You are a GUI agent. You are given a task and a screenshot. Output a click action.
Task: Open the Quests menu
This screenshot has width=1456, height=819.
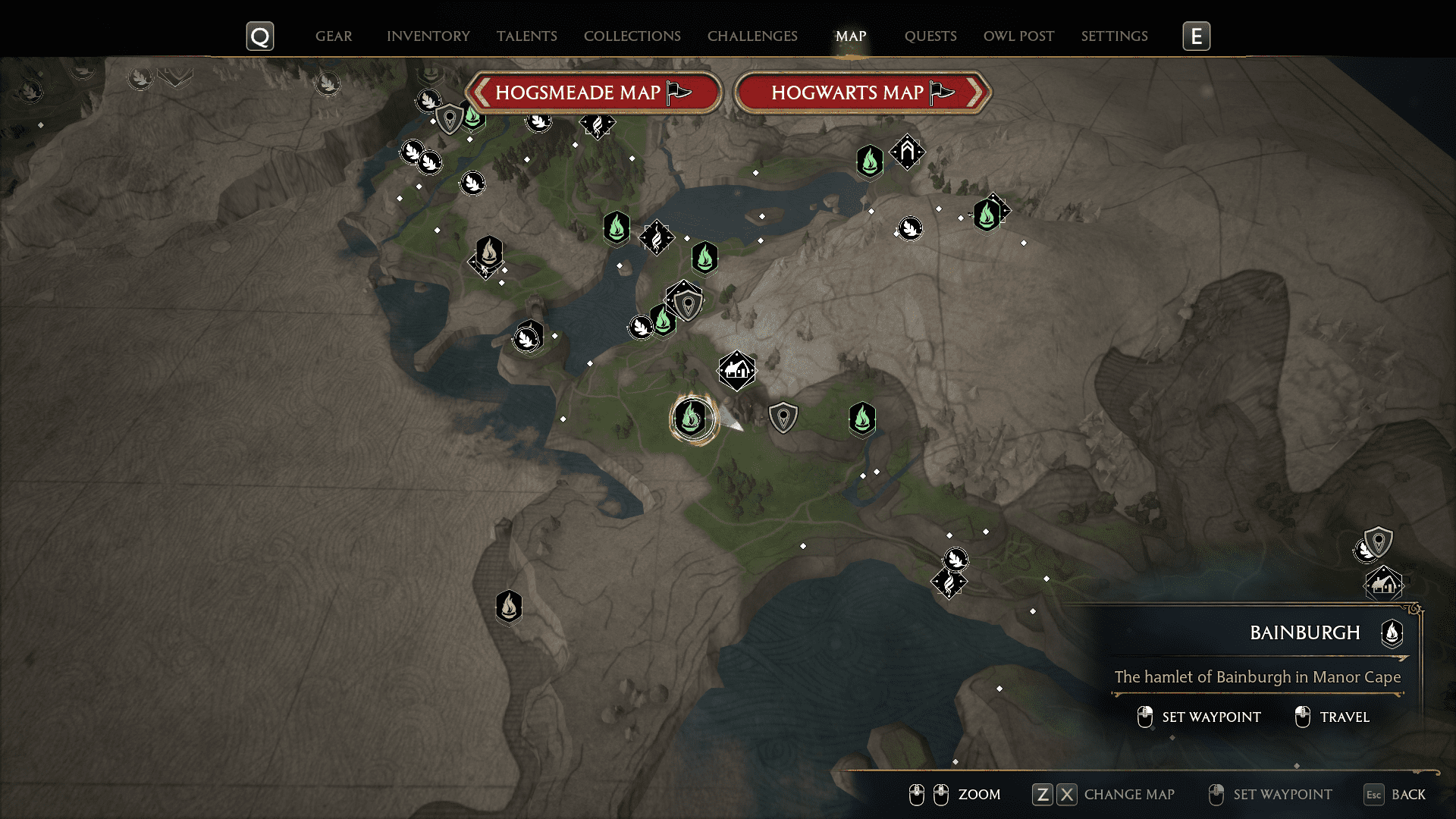coord(930,36)
